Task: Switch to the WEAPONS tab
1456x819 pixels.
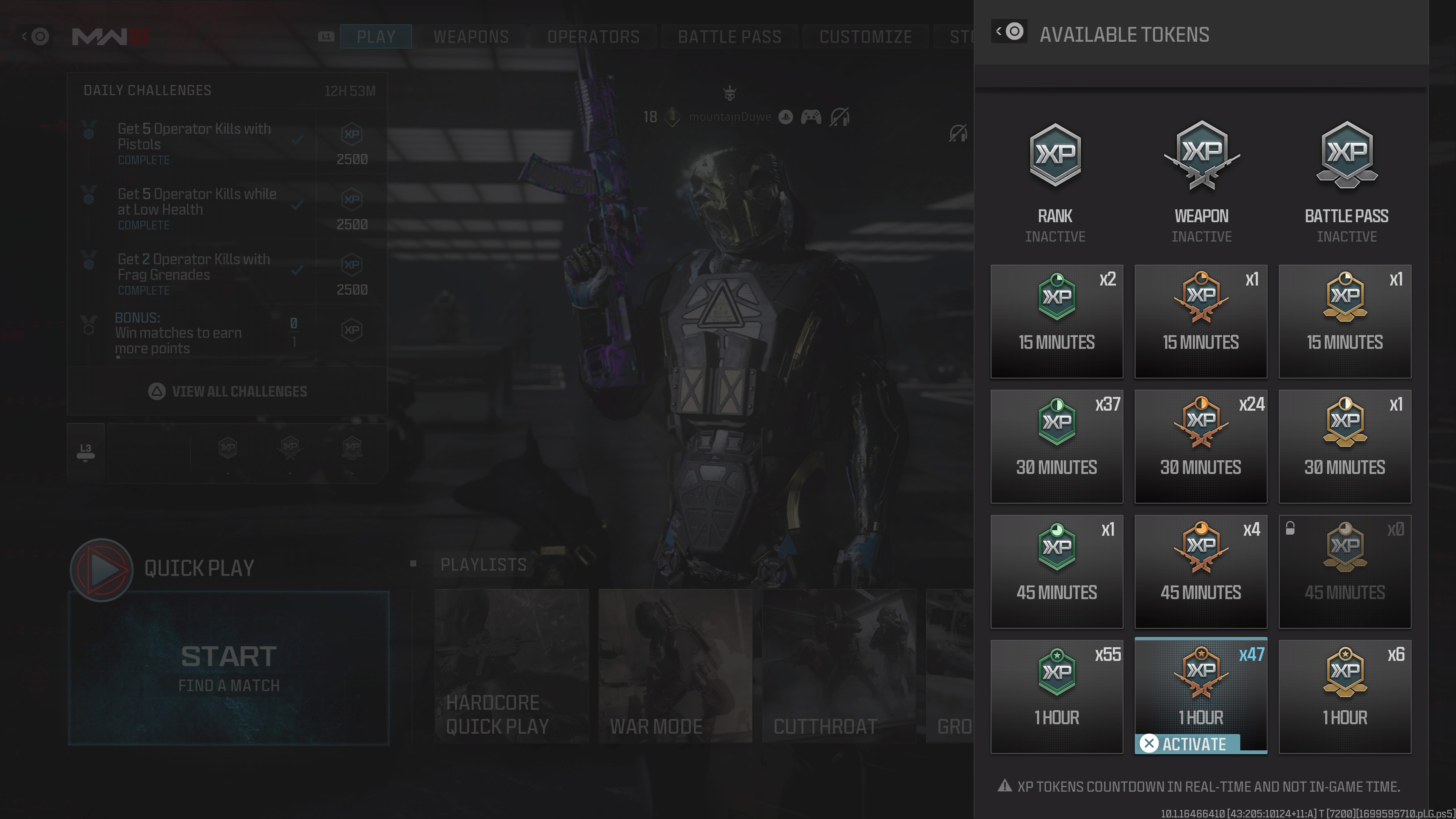Action: pos(471,36)
